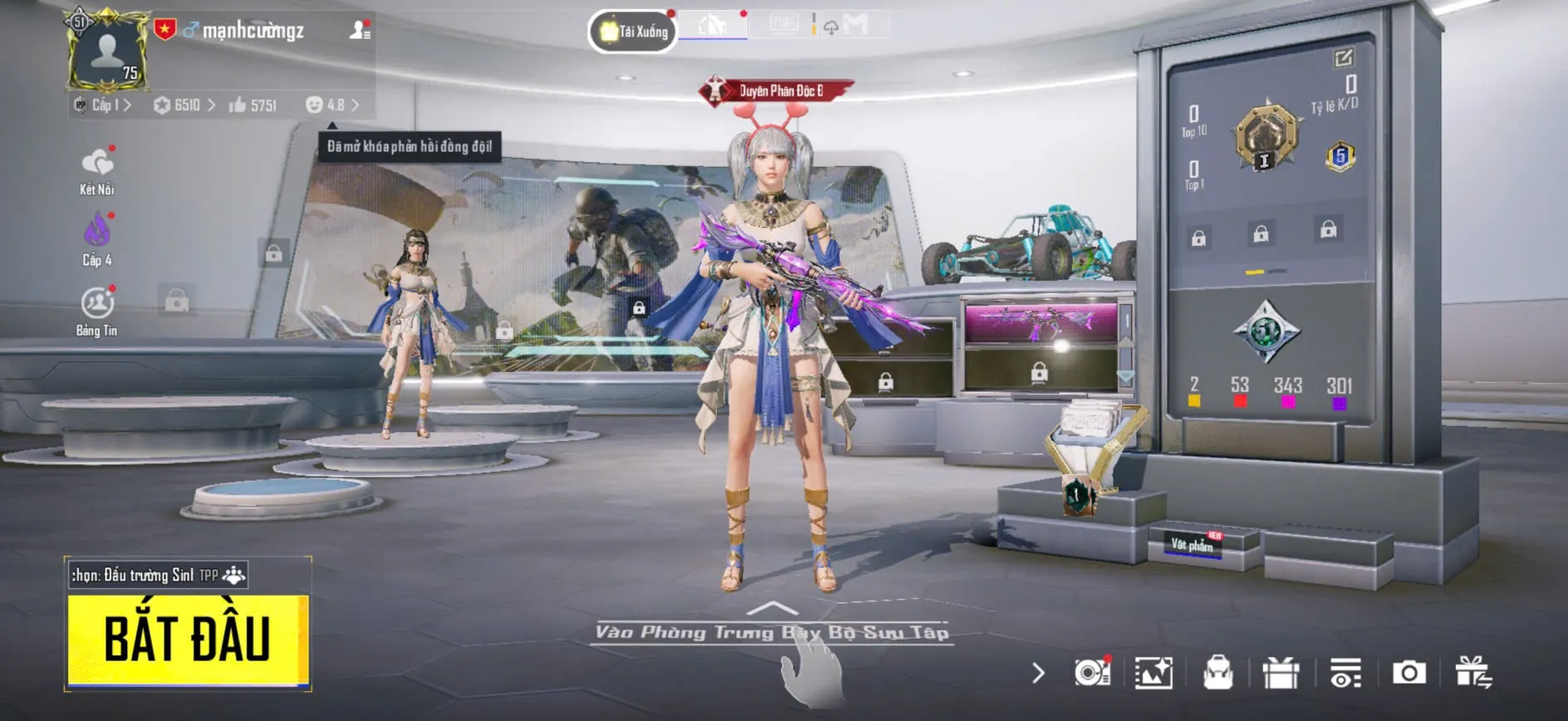
Task: Expand the bottom toolbar with the arrow
Action: [1038, 673]
